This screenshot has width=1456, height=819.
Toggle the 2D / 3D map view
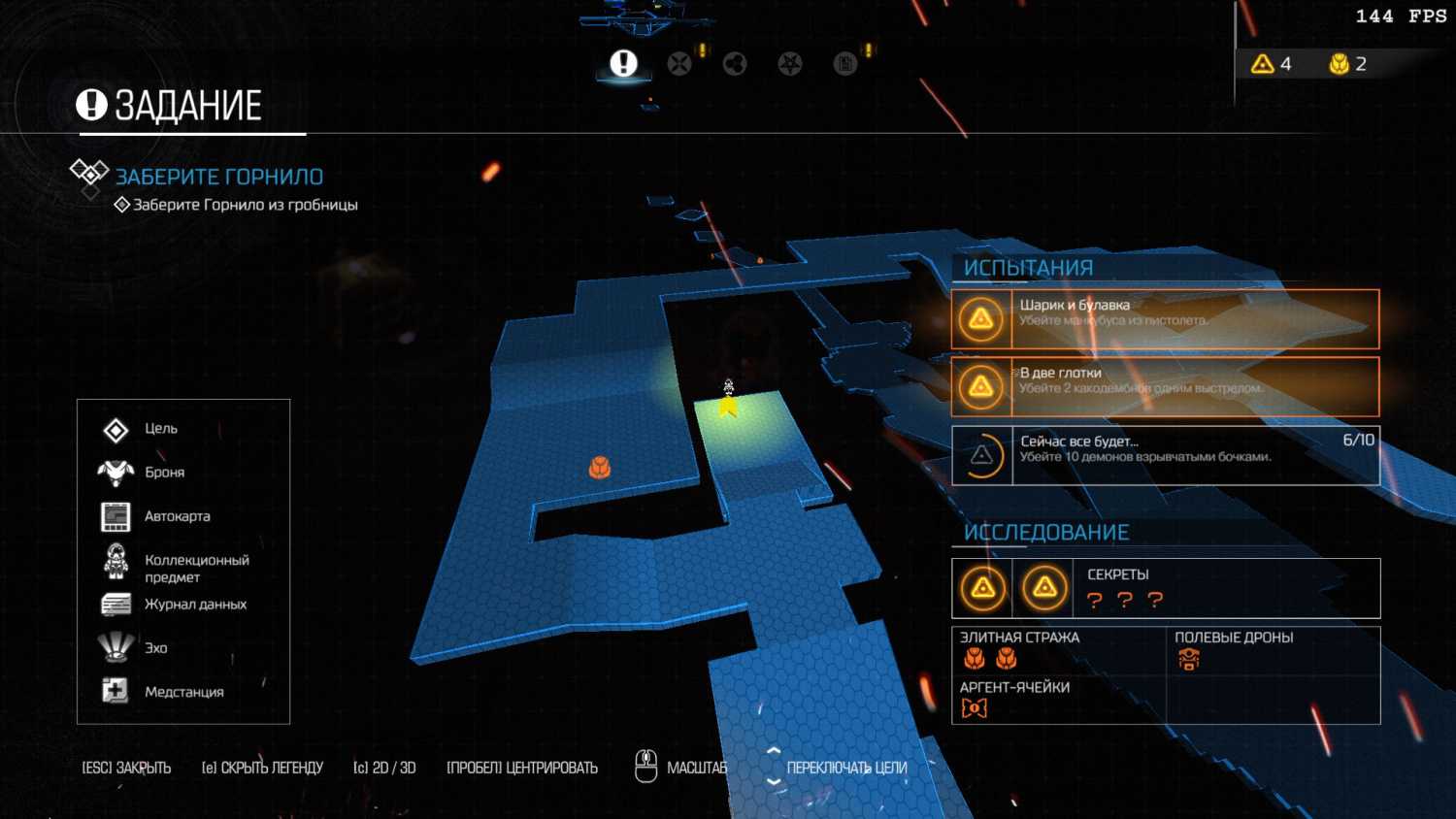pyautogui.click(x=384, y=768)
